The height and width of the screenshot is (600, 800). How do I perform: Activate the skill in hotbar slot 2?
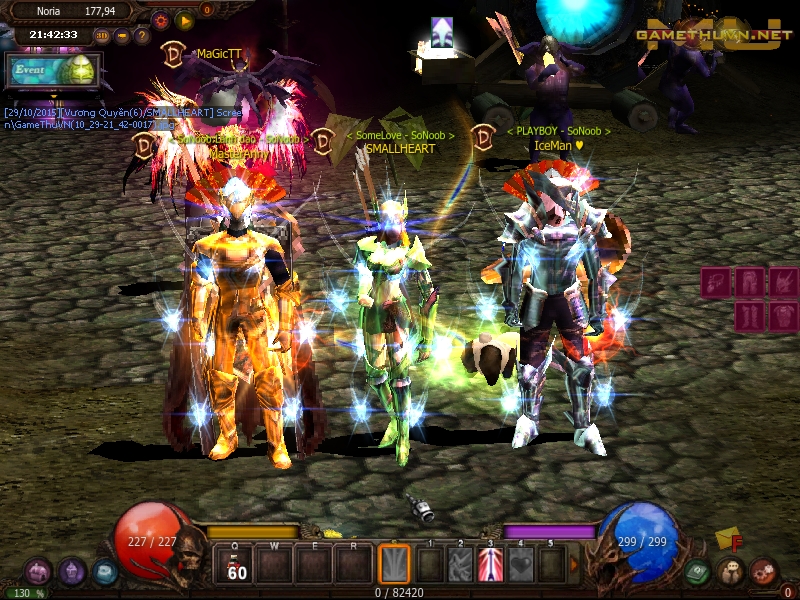pyautogui.click(x=460, y=564)
